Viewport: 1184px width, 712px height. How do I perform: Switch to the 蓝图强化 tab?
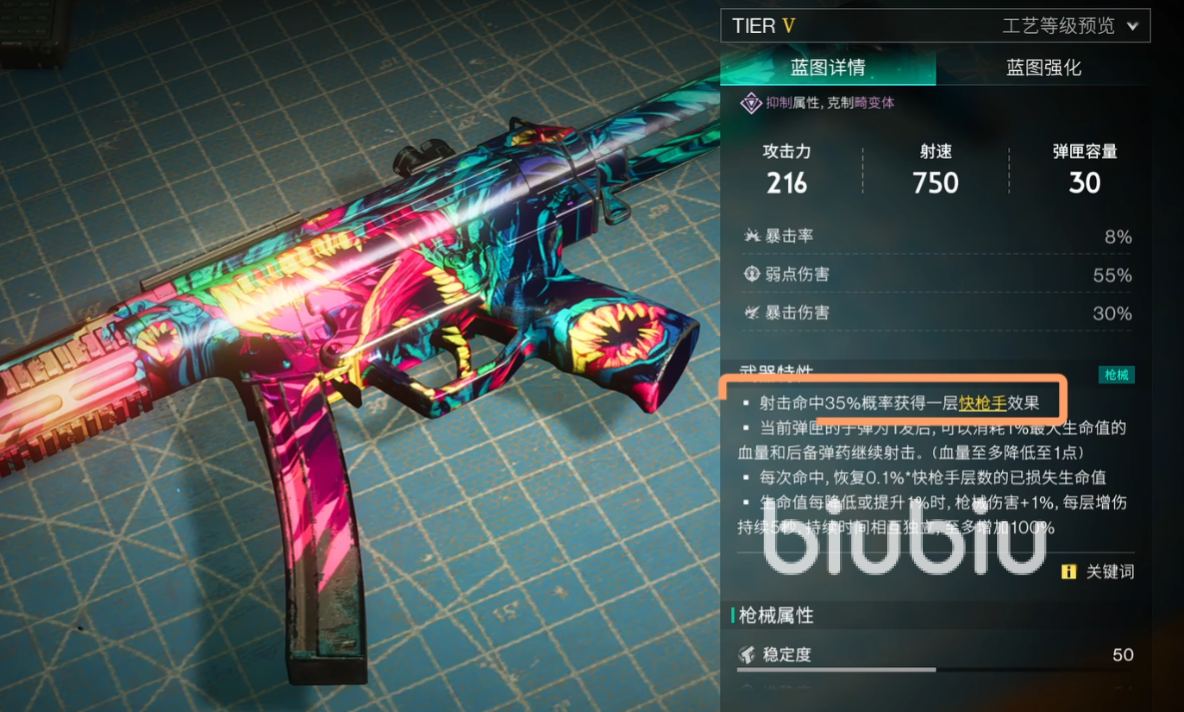click(1043, 68)
